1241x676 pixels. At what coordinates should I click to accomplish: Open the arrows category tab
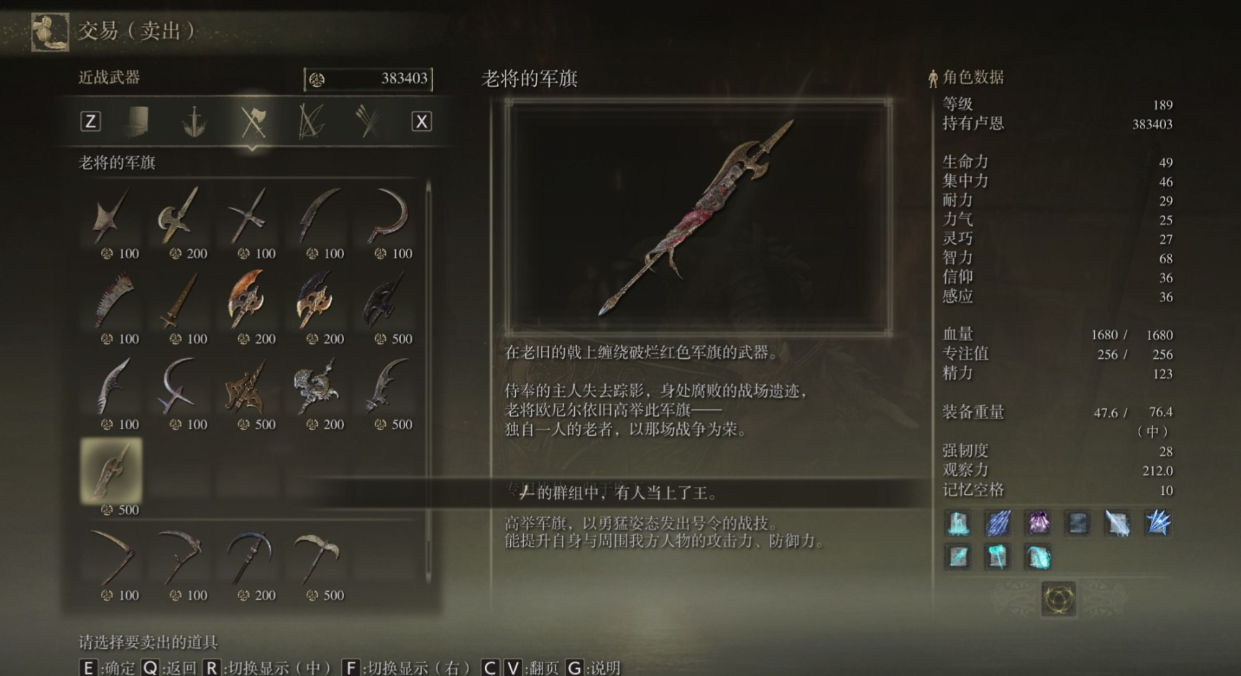[367, 121]
